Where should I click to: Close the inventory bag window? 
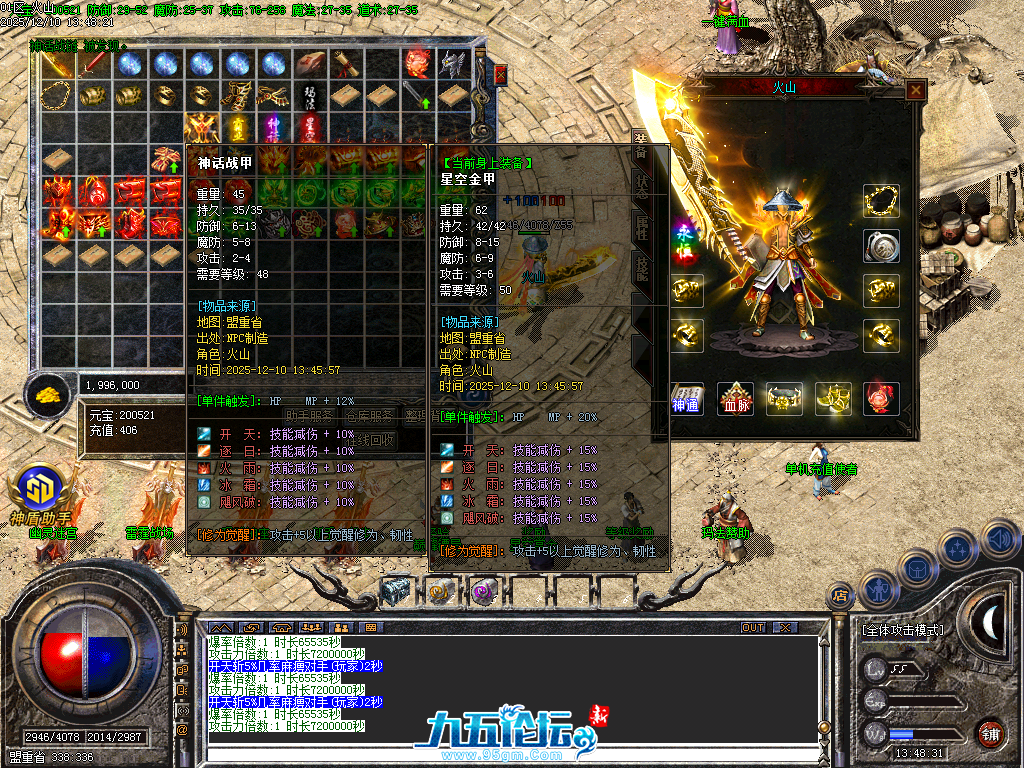pyautogui.click(x=500, y=74)
